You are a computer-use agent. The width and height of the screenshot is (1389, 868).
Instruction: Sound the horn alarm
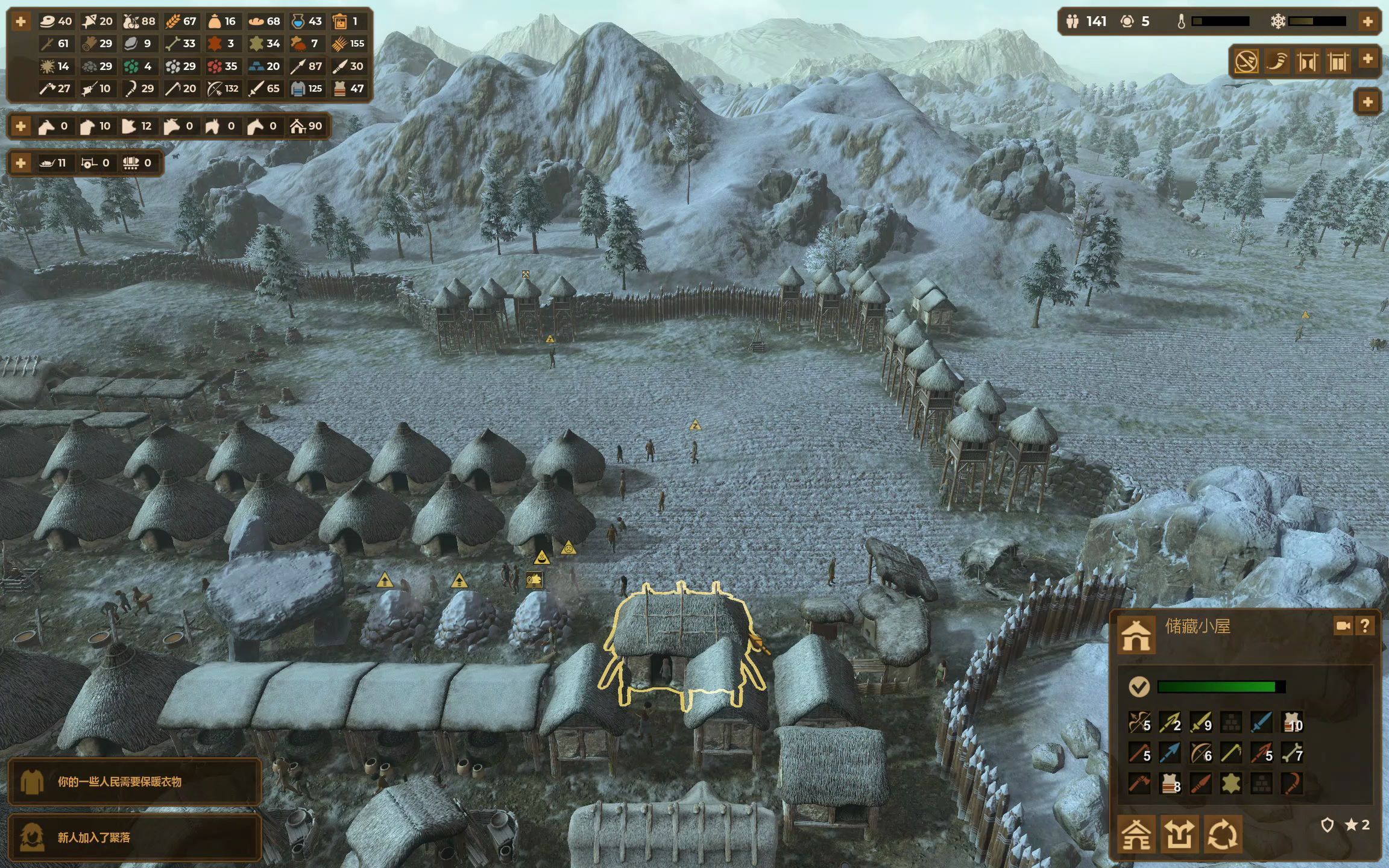pyautogui.click(x=1276, y=61)
